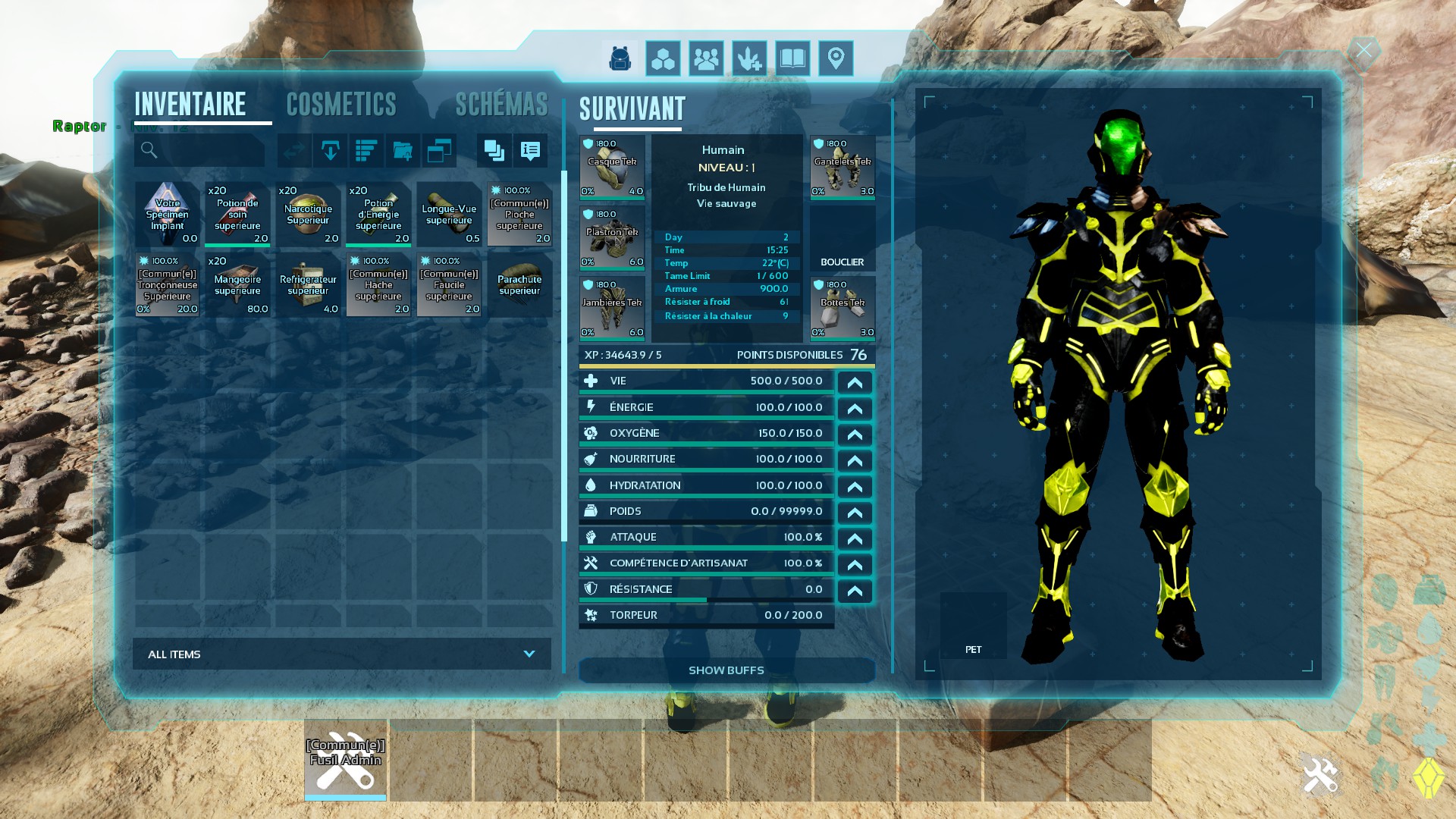Select the Fusil Admin hotbar slot
This screenshot has width=1456, height=819.
345,760
